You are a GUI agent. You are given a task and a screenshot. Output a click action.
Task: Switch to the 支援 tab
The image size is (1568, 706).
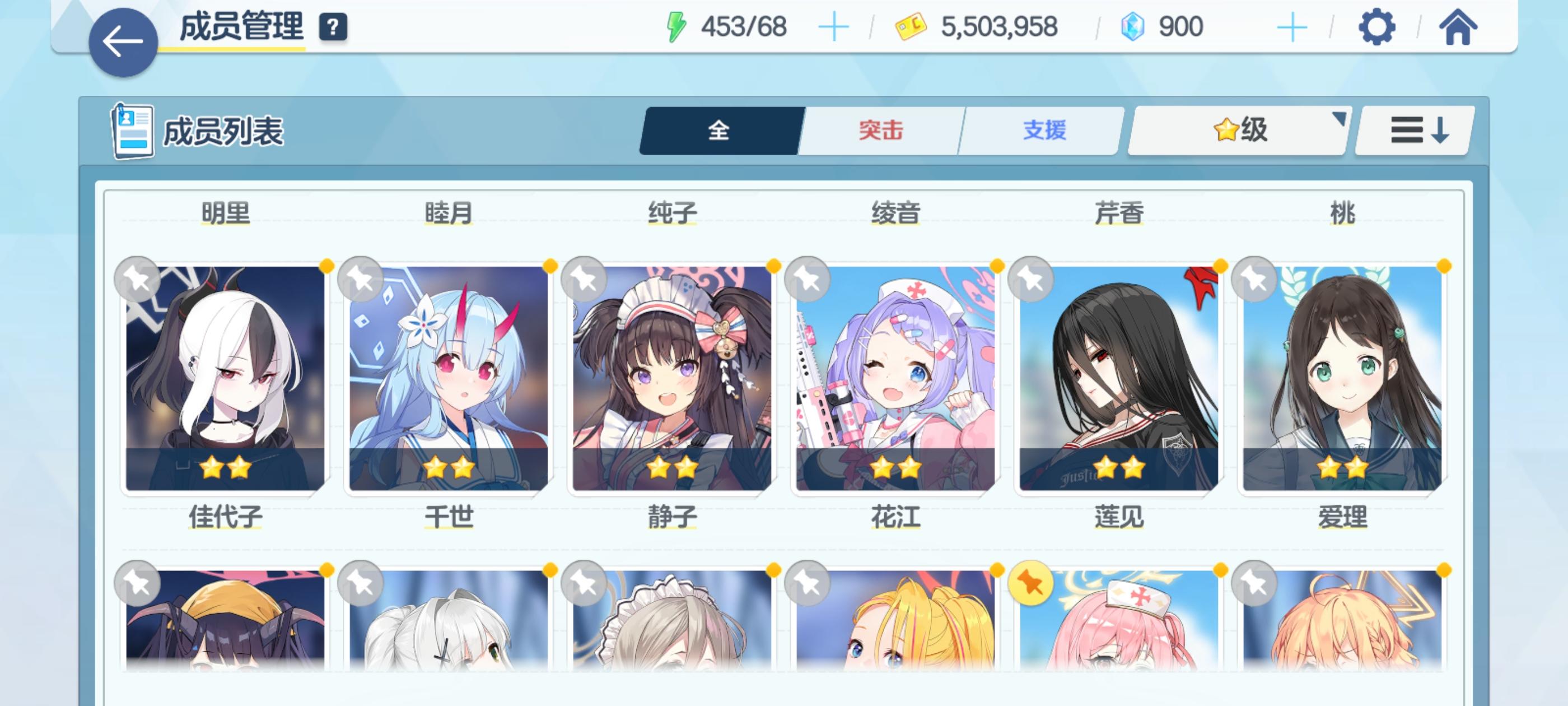1041,132
